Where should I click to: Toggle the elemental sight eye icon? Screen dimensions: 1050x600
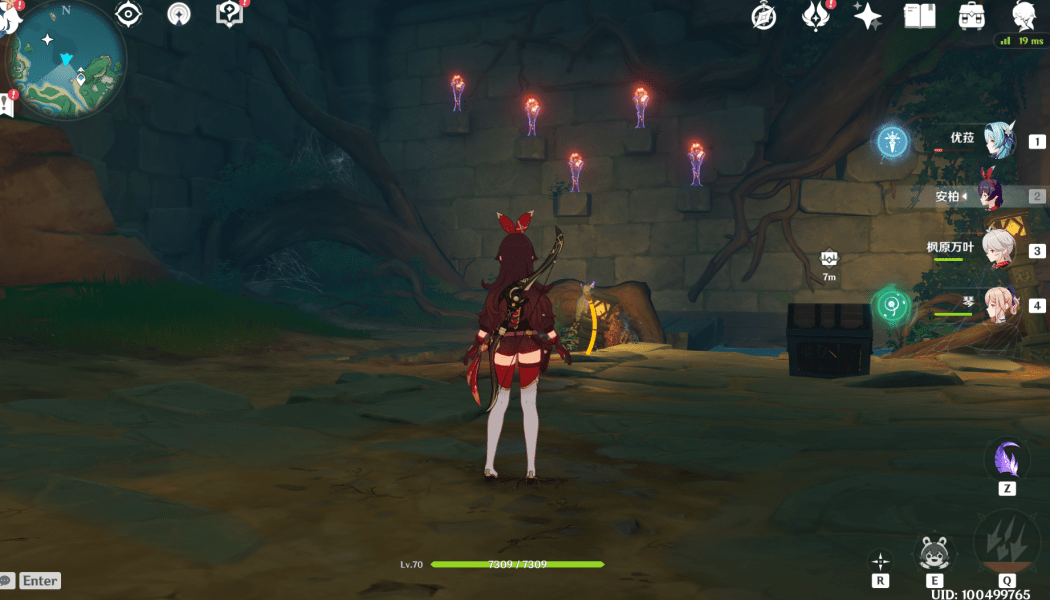[x=128, y=14]
